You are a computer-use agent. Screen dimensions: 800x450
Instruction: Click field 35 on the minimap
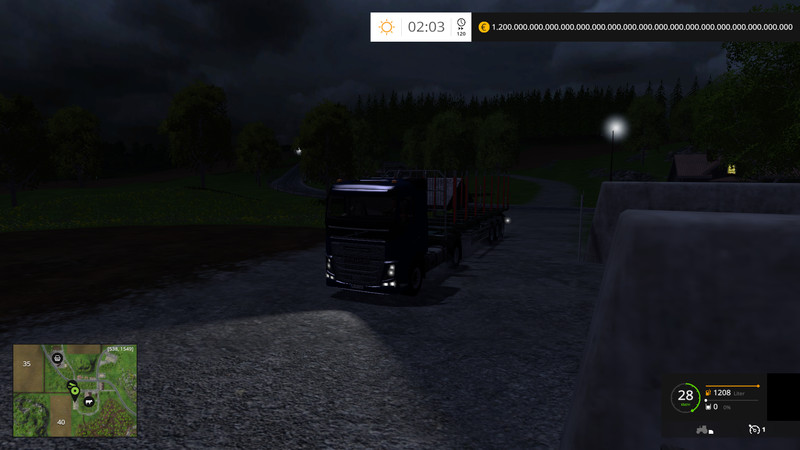tap(27, 364)
